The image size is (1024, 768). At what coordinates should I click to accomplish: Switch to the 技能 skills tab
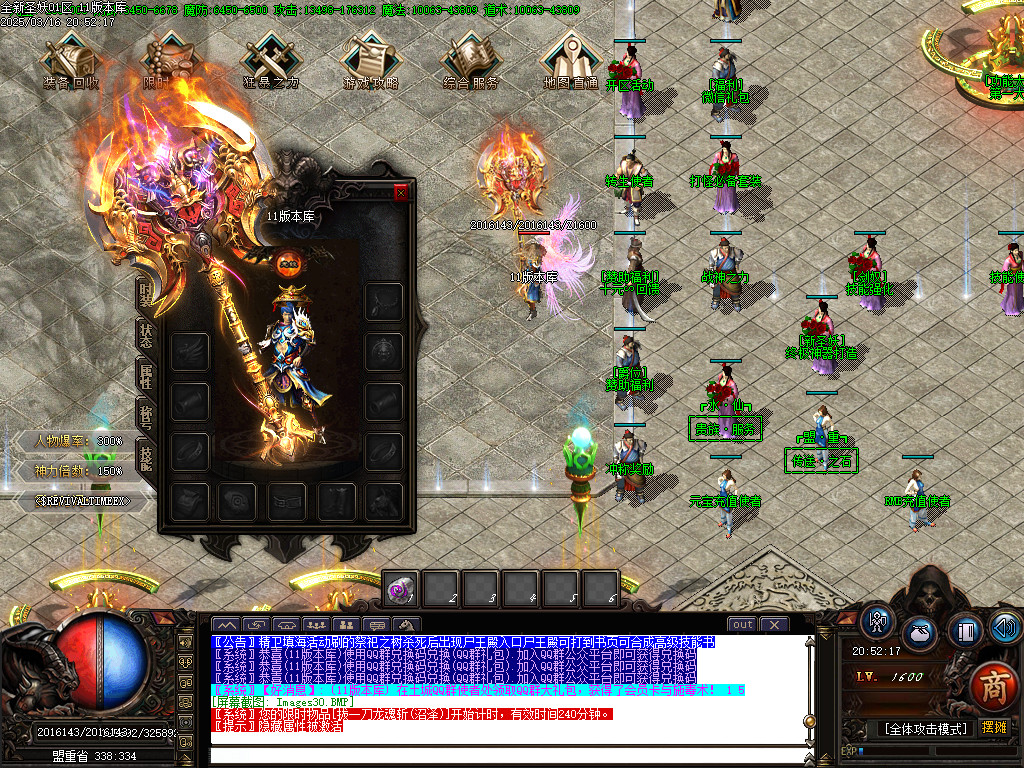[146, 455]
